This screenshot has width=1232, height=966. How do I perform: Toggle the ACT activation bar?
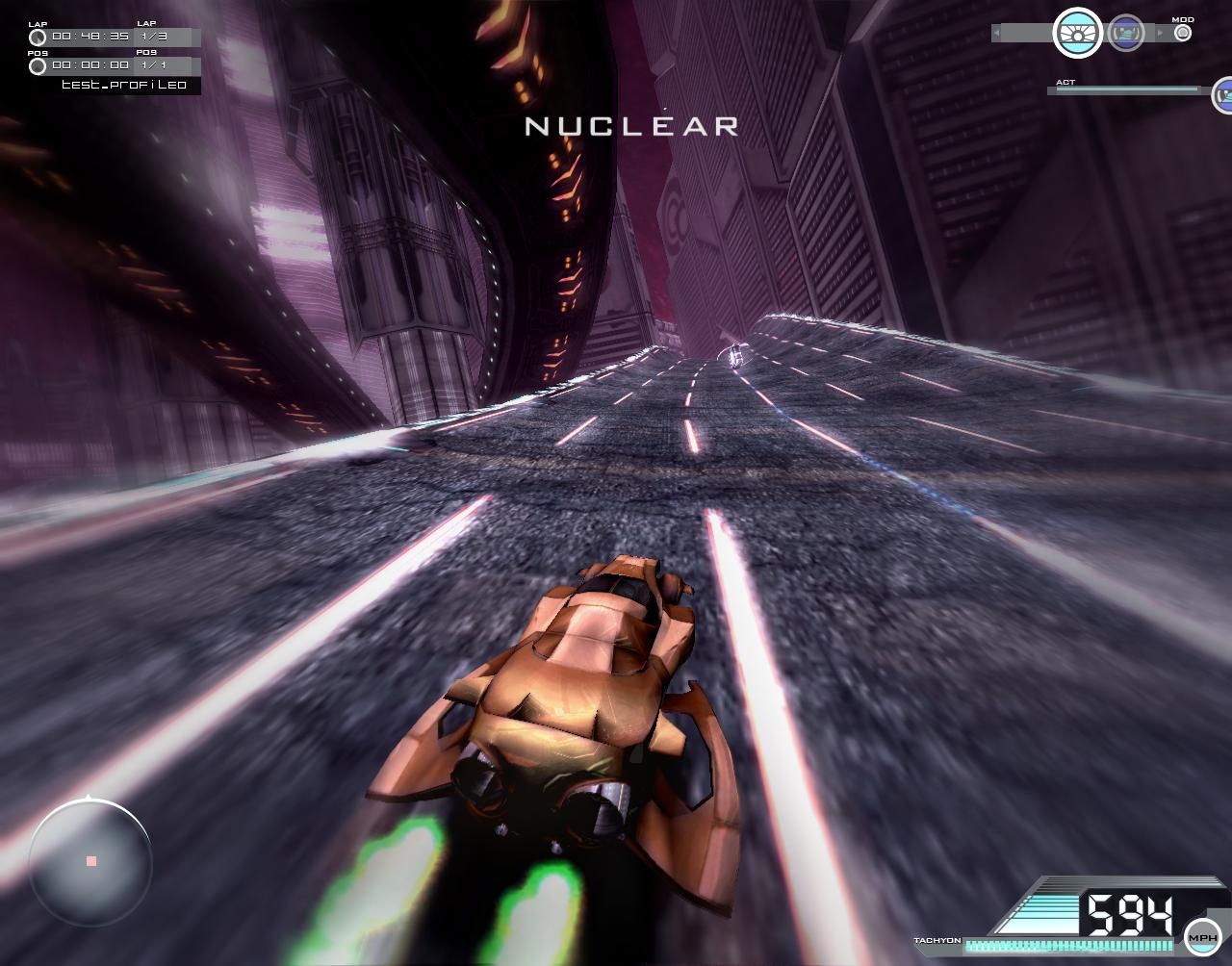point(1126,89)
